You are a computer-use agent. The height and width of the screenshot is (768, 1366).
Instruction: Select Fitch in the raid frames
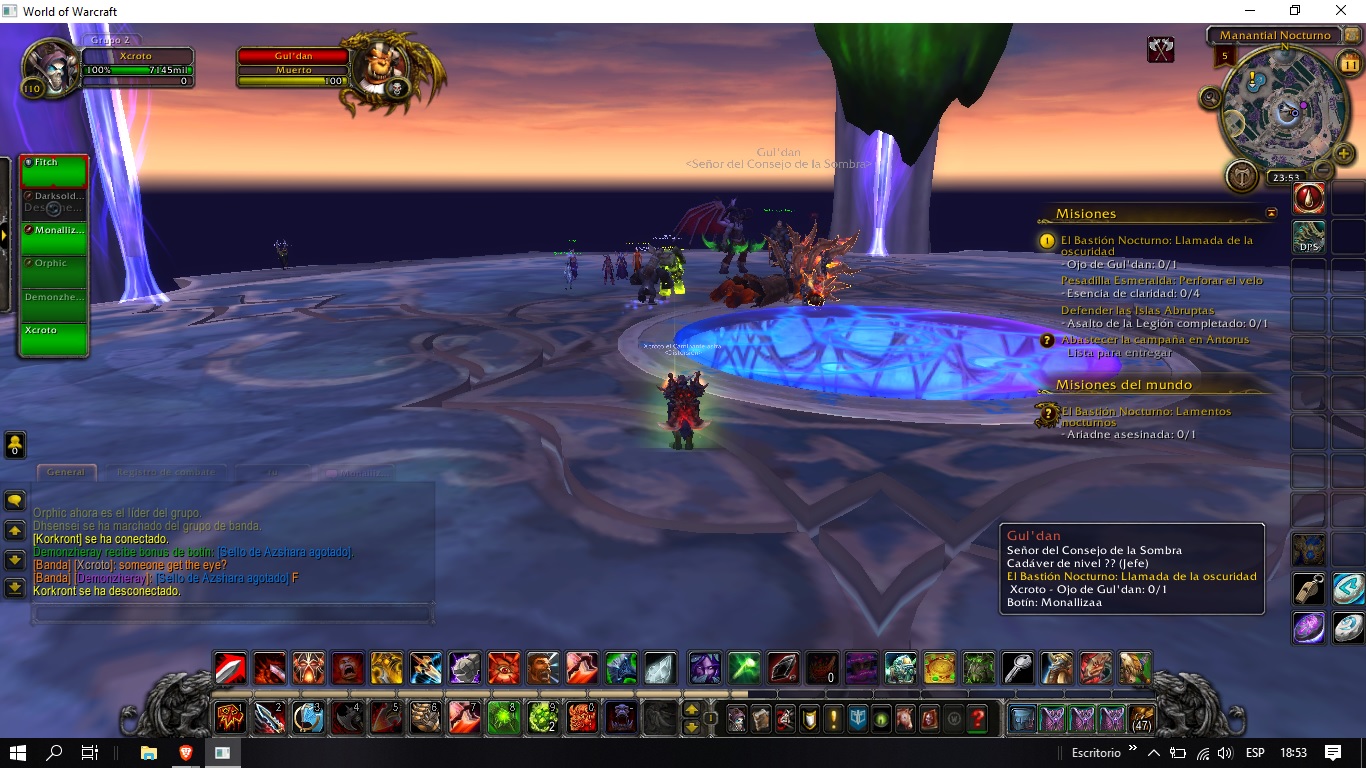[54, 172]
